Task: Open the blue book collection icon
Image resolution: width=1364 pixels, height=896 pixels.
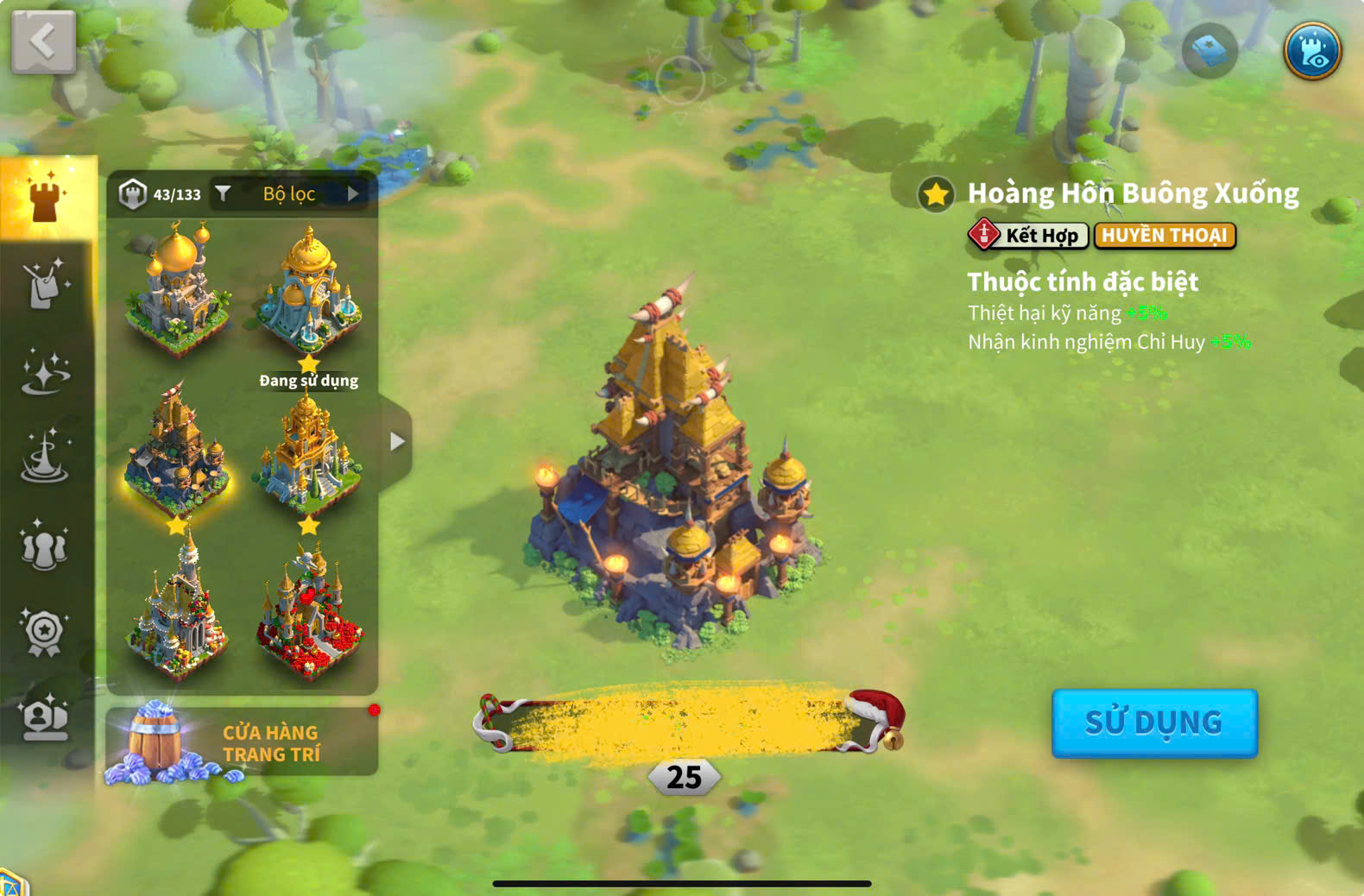Action: [1209, 51]
